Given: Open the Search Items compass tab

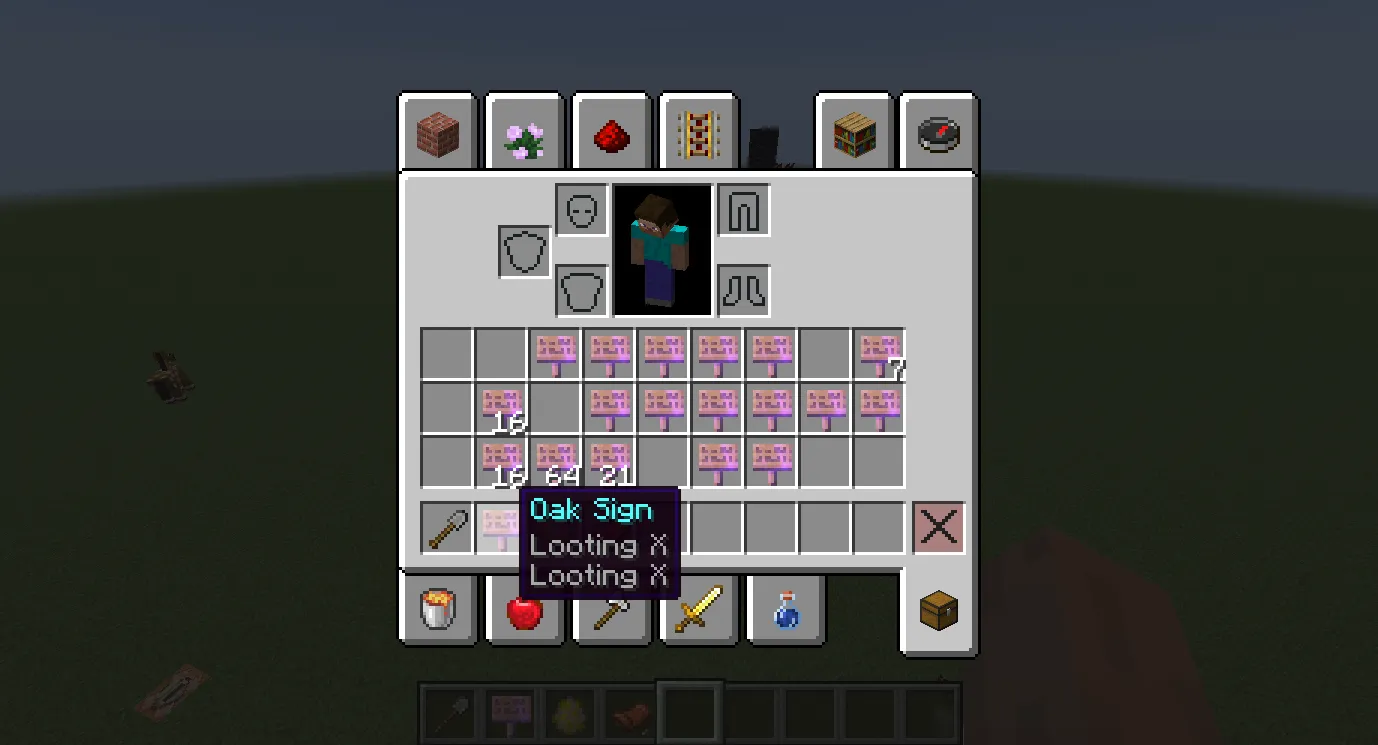Looking at the screenshot, I should pyautogui.click(x=938, y=132).
